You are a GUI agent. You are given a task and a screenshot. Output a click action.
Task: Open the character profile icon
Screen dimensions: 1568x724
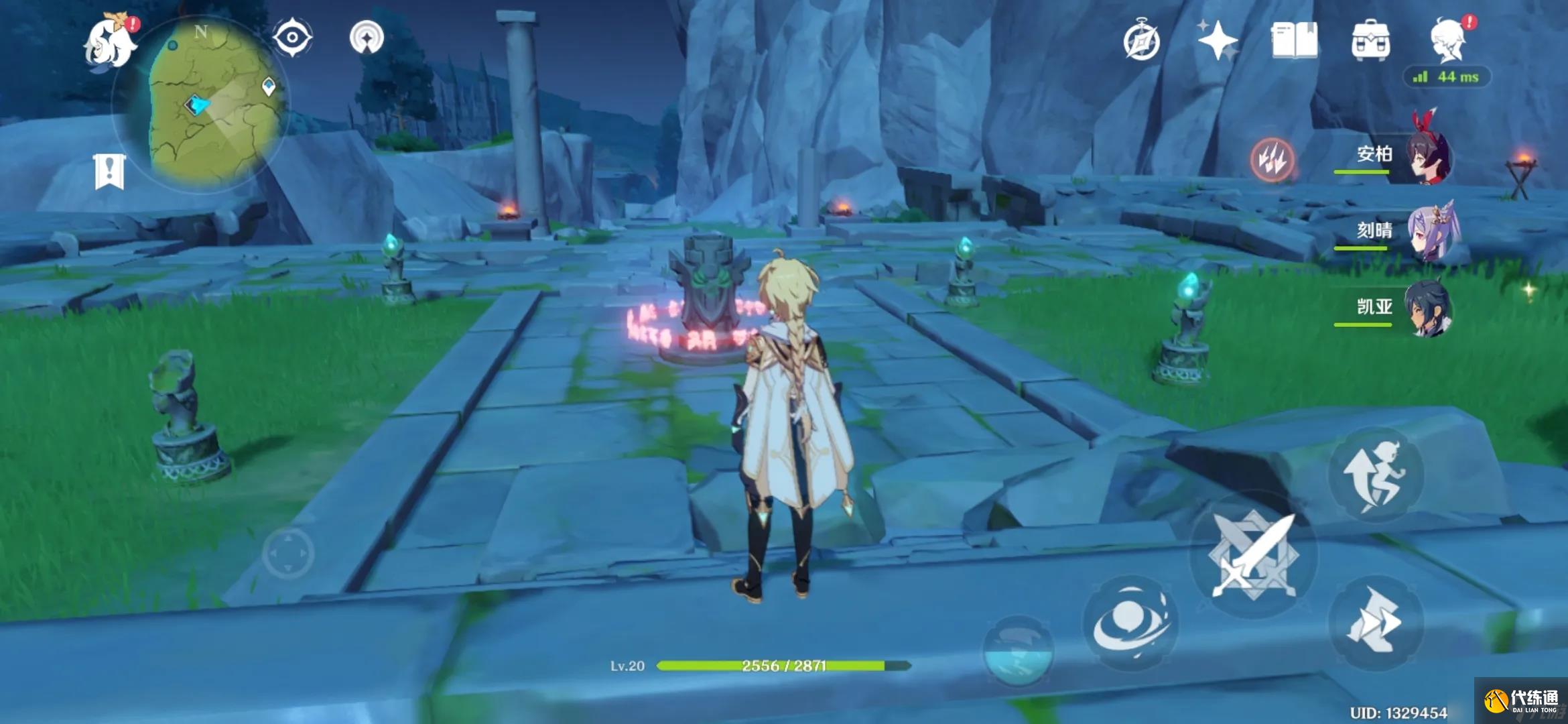pyautogui.click(x=1448, y=40)
